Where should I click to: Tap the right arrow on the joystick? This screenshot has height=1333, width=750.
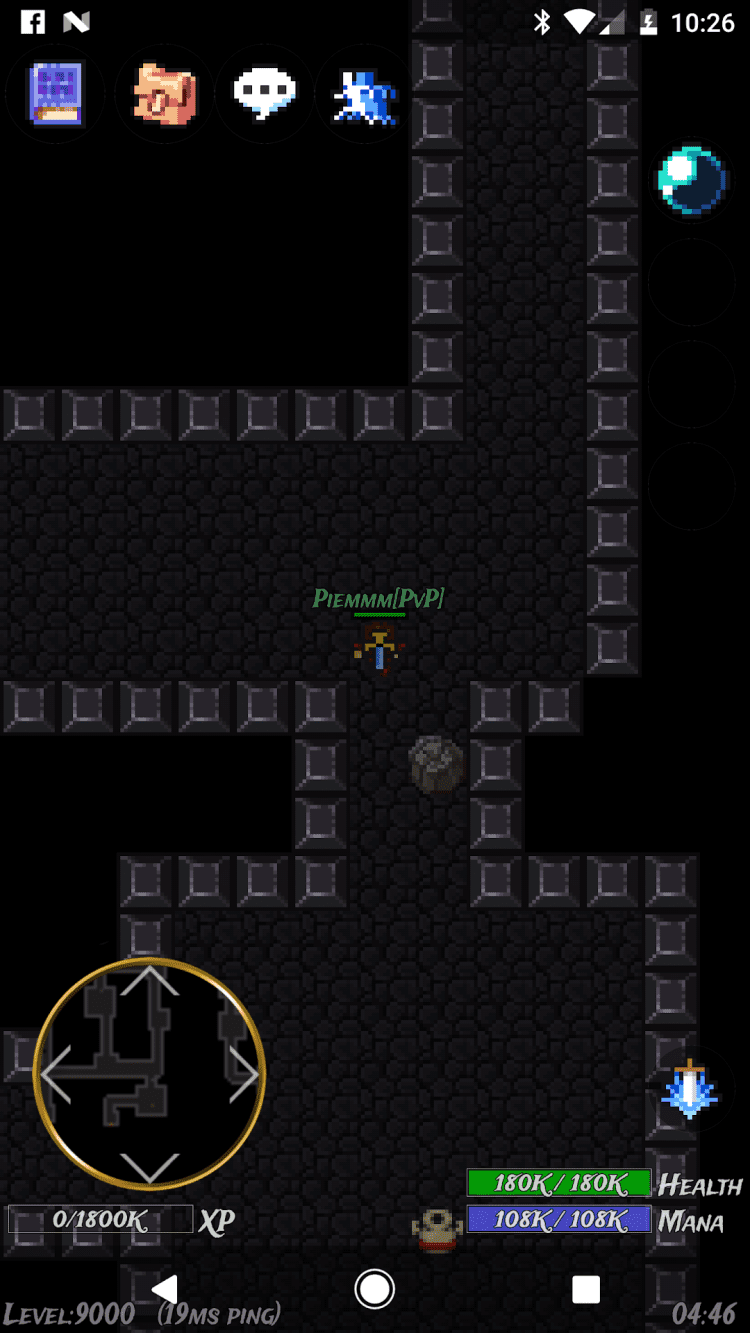[243, 1074]
